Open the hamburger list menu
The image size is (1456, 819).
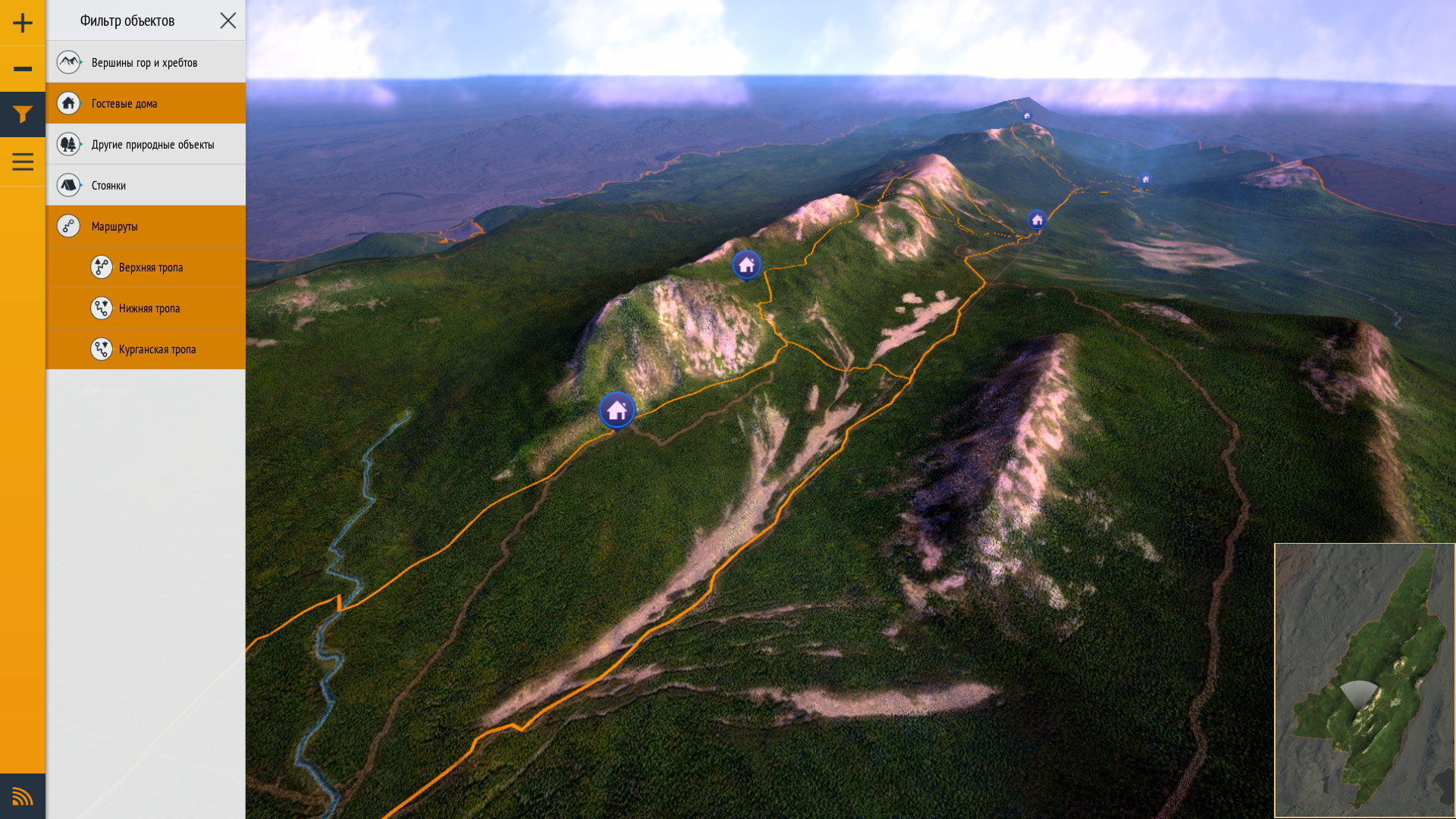pyautogui.click(x=23, y=162)
